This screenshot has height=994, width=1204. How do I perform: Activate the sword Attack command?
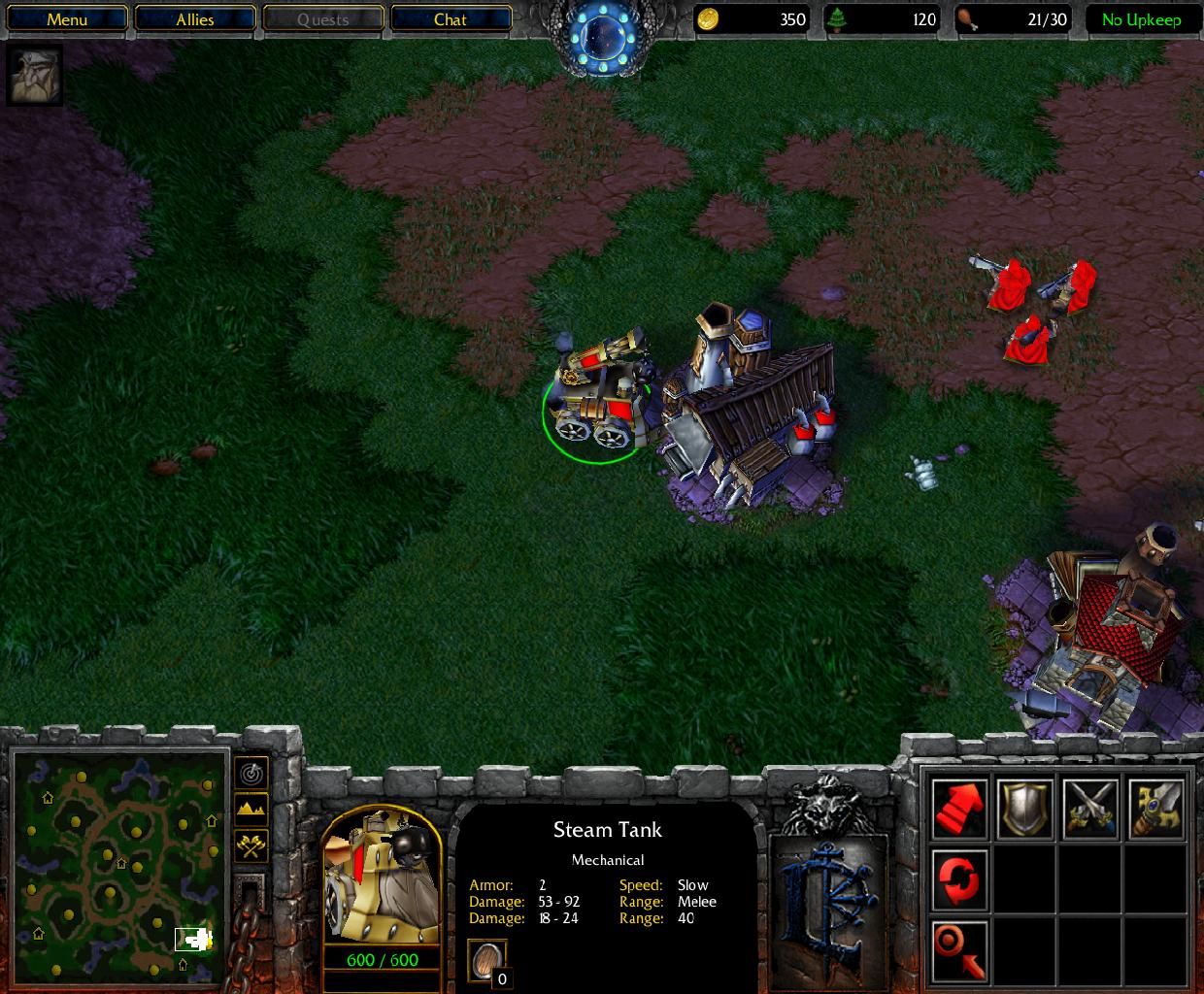click(x=1155, y=809)
